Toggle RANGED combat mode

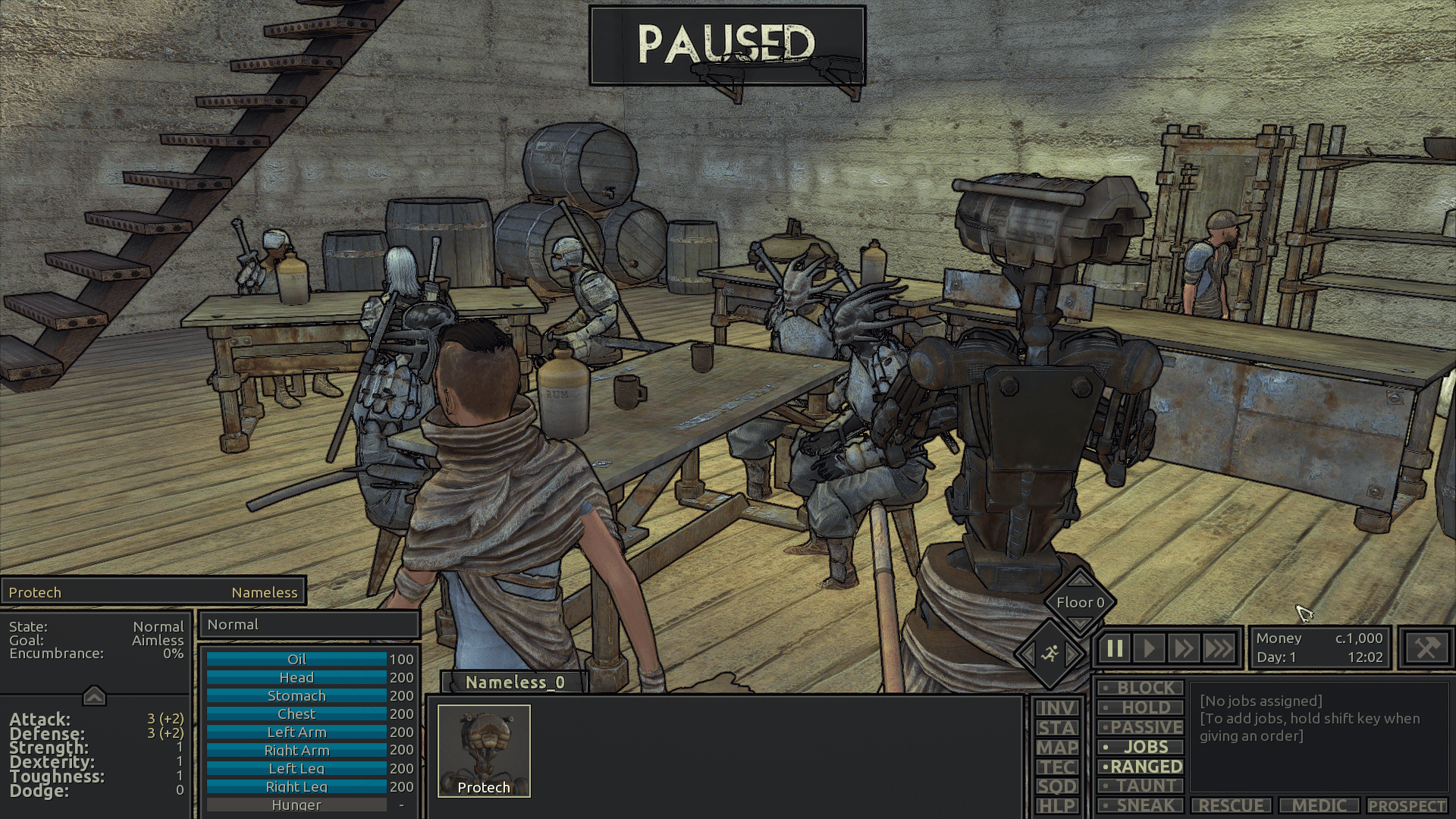point(1140,767)
